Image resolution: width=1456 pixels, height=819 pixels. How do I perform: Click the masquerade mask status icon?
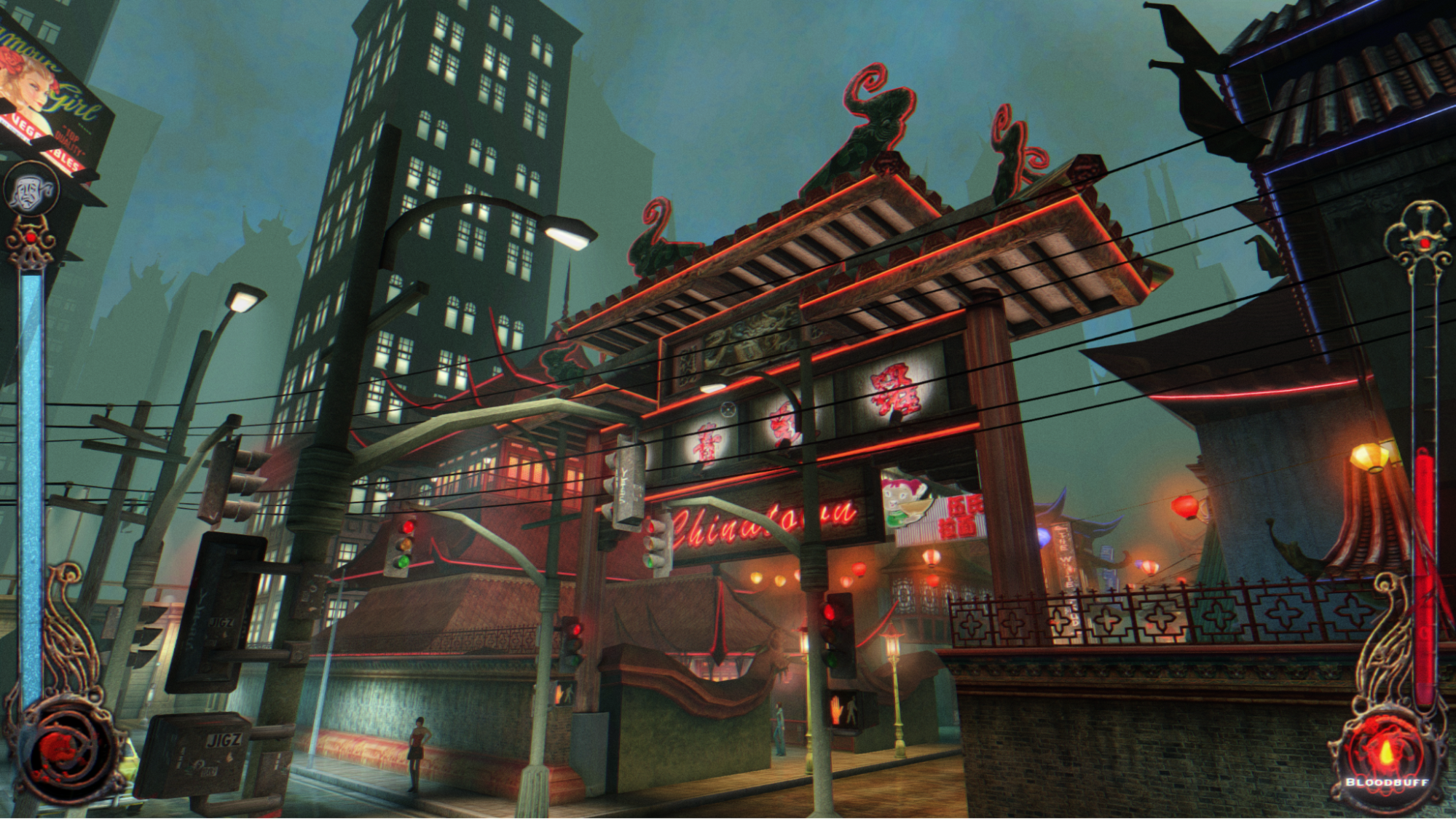pyautogui.click(x=31, y=189)
